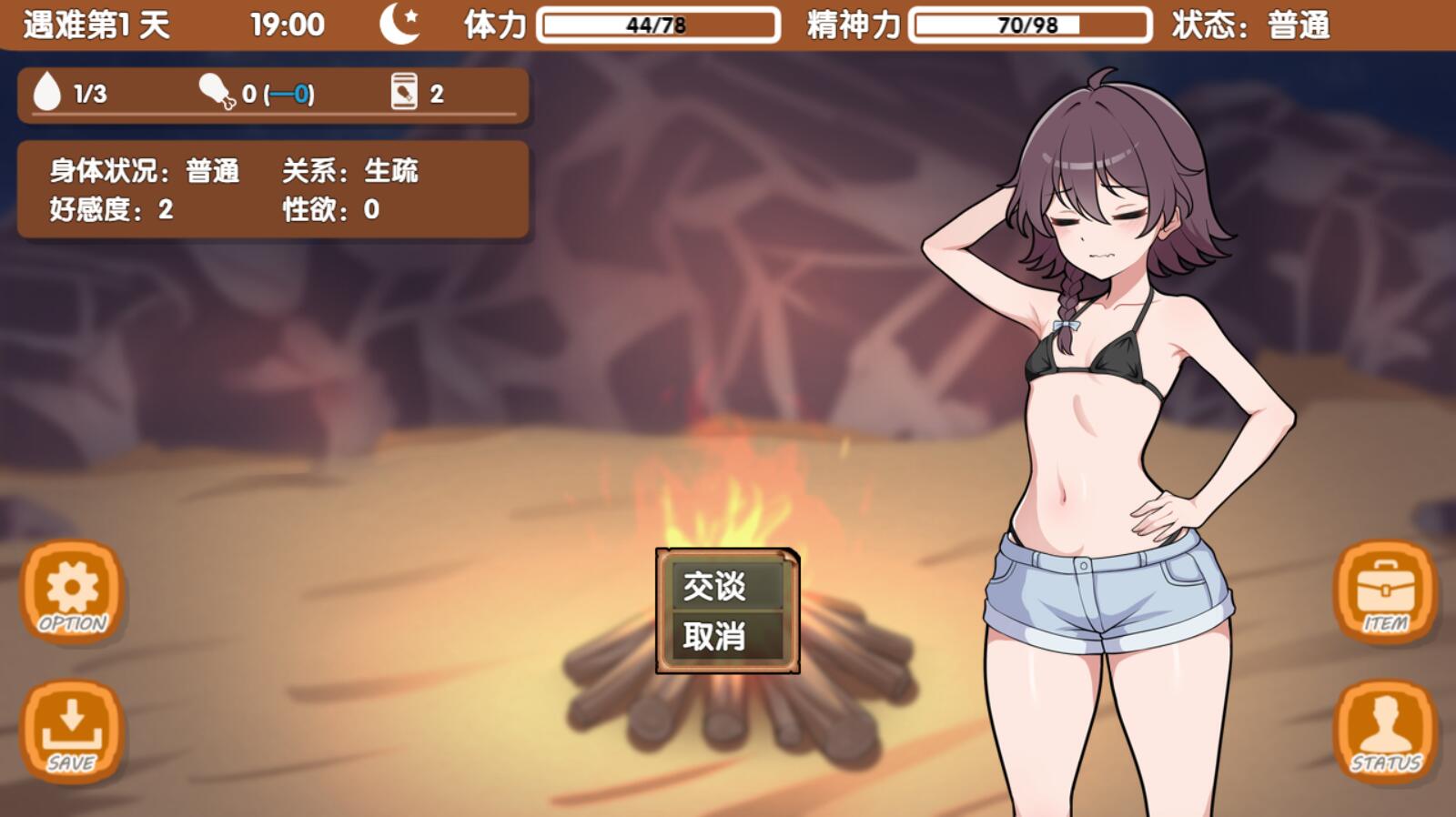
Task: Open the OPTION gear menu
Action: click(72, 591)
